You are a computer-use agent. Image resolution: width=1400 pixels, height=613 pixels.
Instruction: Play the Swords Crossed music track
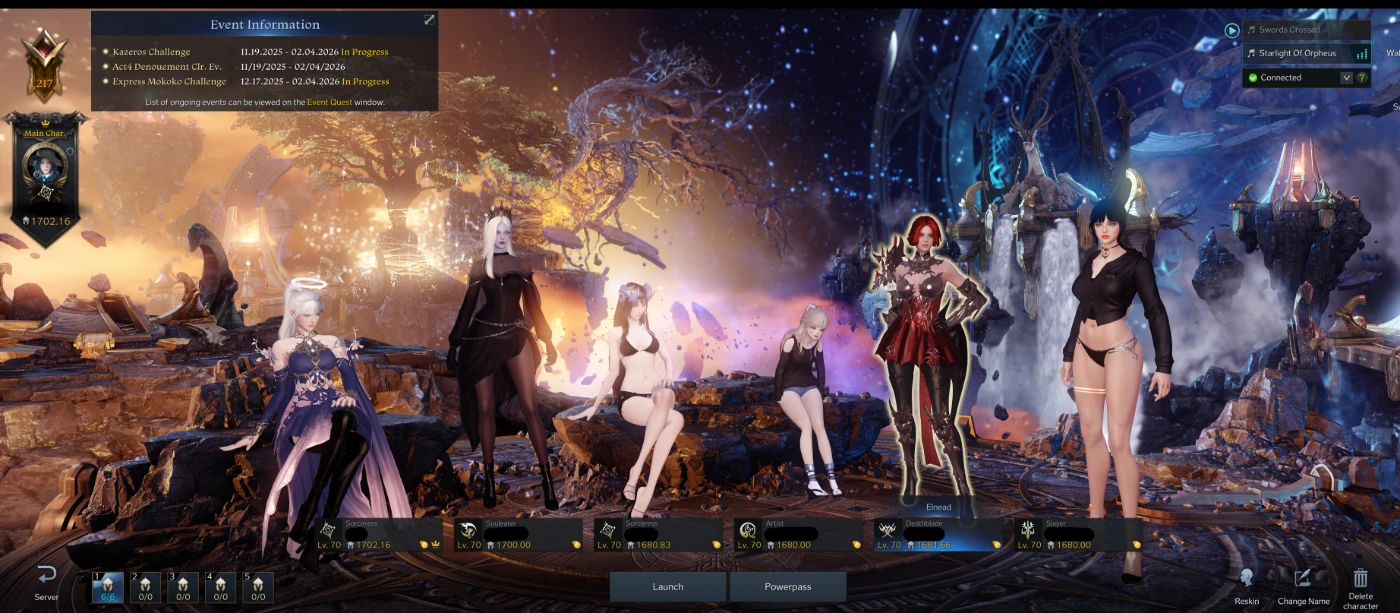coord(1232,30)
